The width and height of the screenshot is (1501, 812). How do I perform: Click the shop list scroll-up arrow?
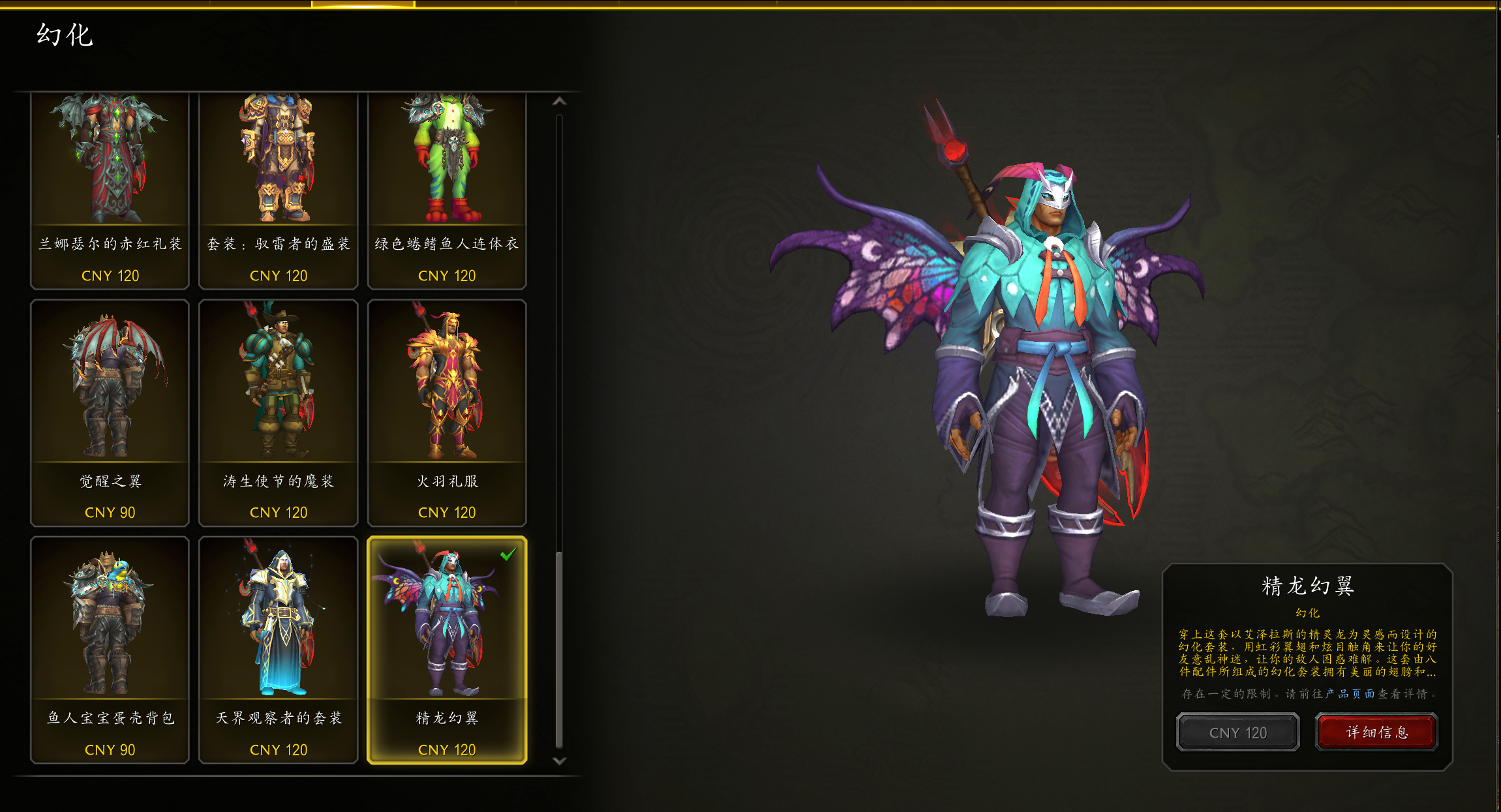coord(559,102)
